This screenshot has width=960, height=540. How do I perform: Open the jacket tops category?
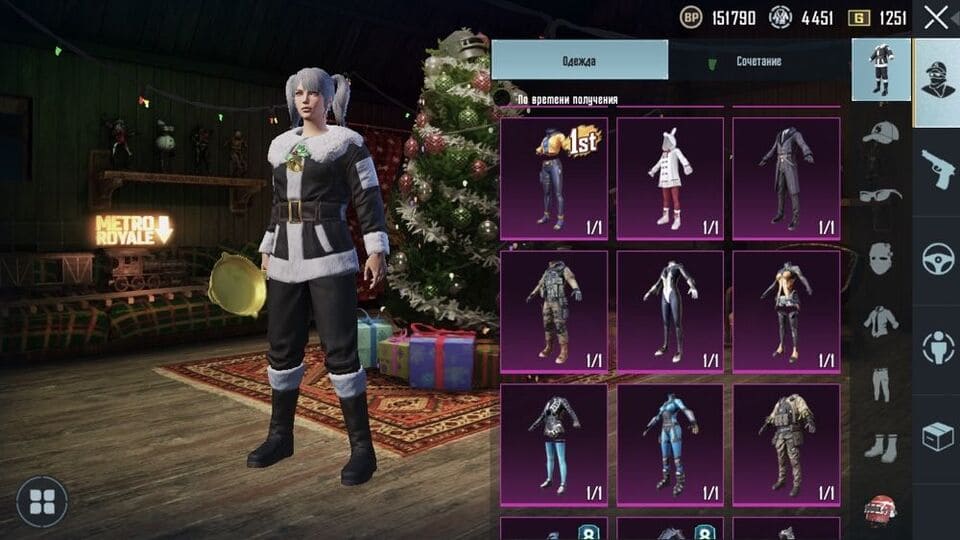coord(881,320)
